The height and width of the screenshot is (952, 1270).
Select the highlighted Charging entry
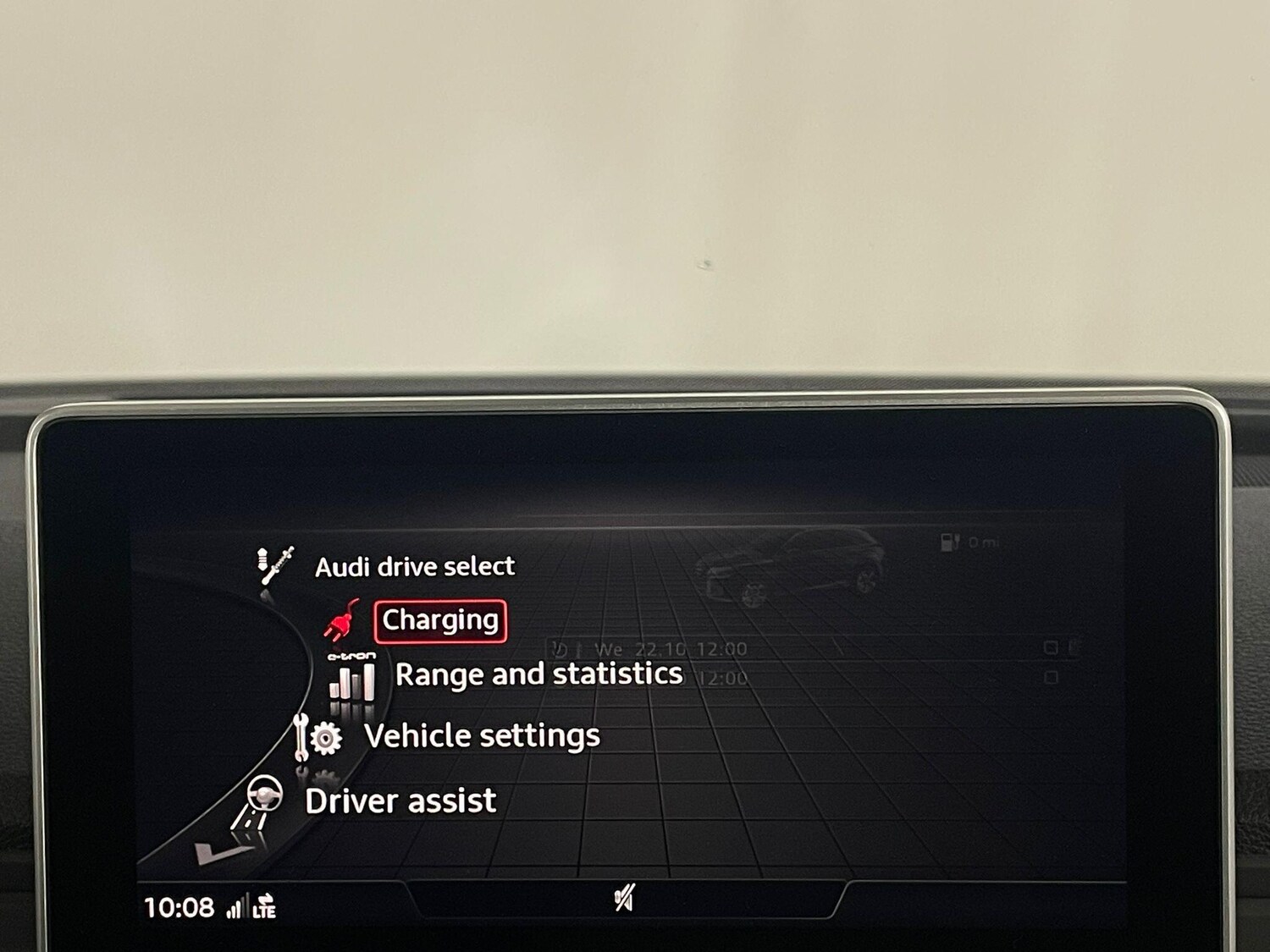coord(440,620)
